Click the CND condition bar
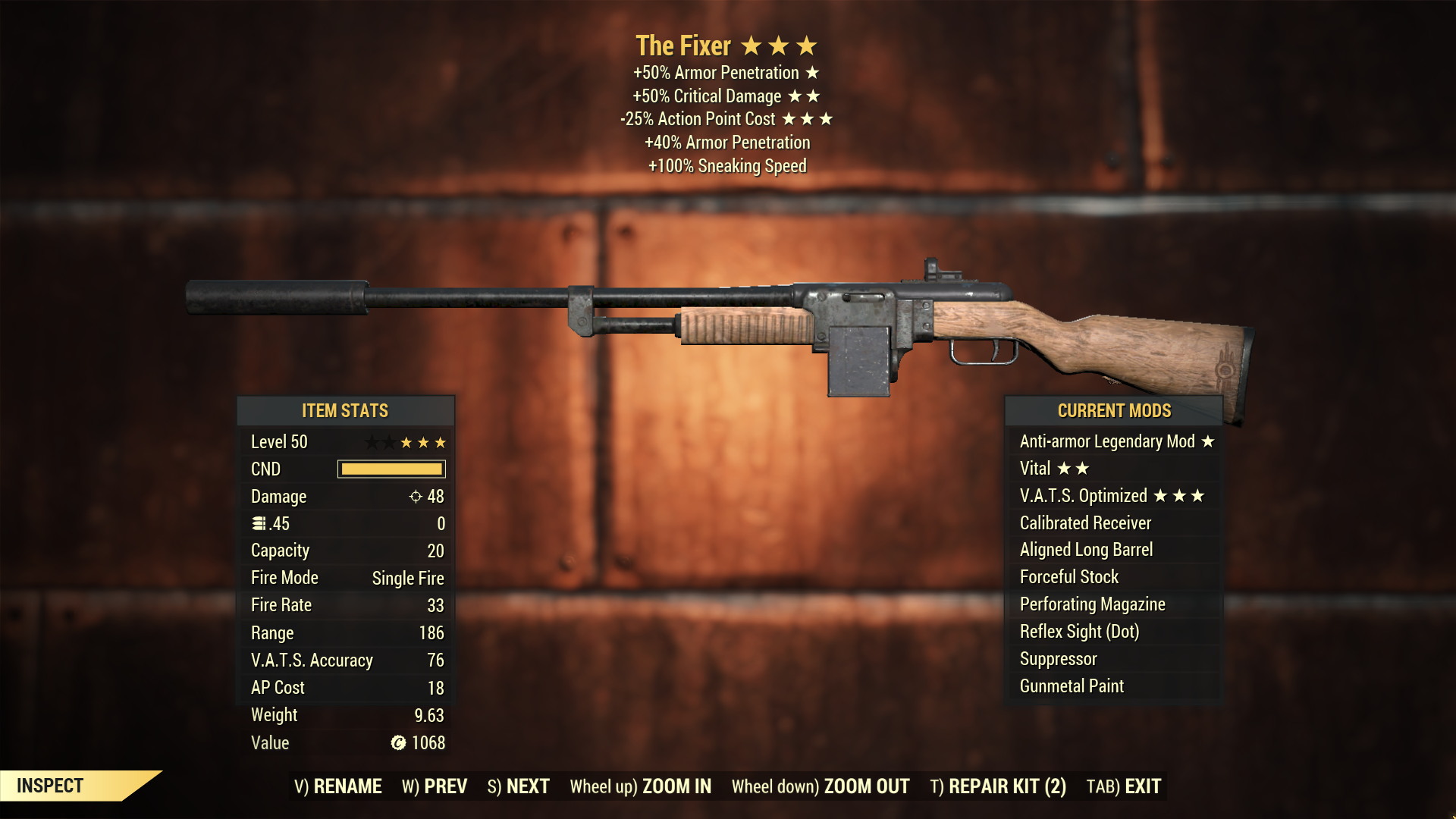This screenshot has height=819, width=1456. click(x=391, y=469)
